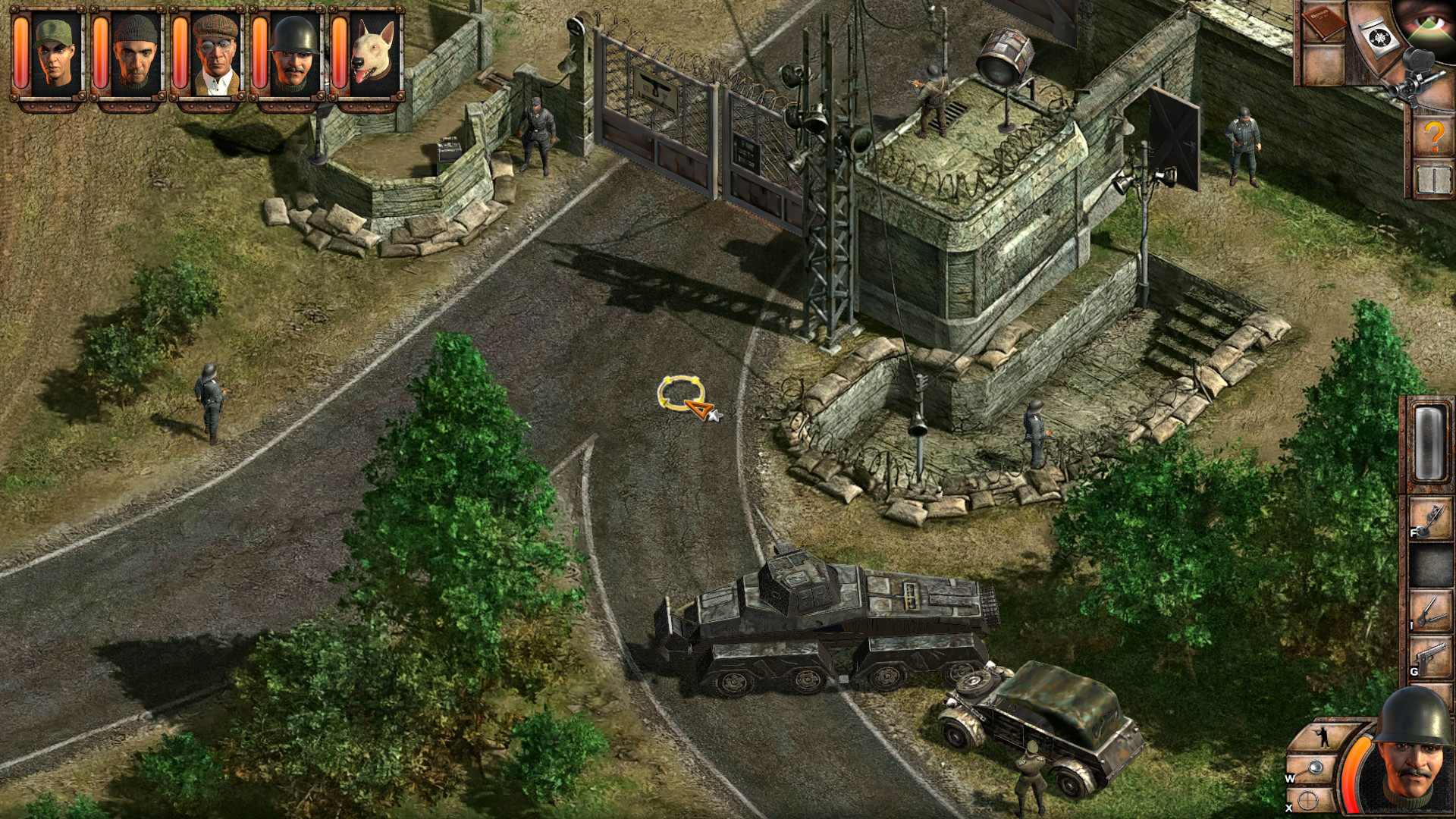Open help via the question mark icon
Viewport: 1456px width, 819px height.
(x=1434, y=136)
